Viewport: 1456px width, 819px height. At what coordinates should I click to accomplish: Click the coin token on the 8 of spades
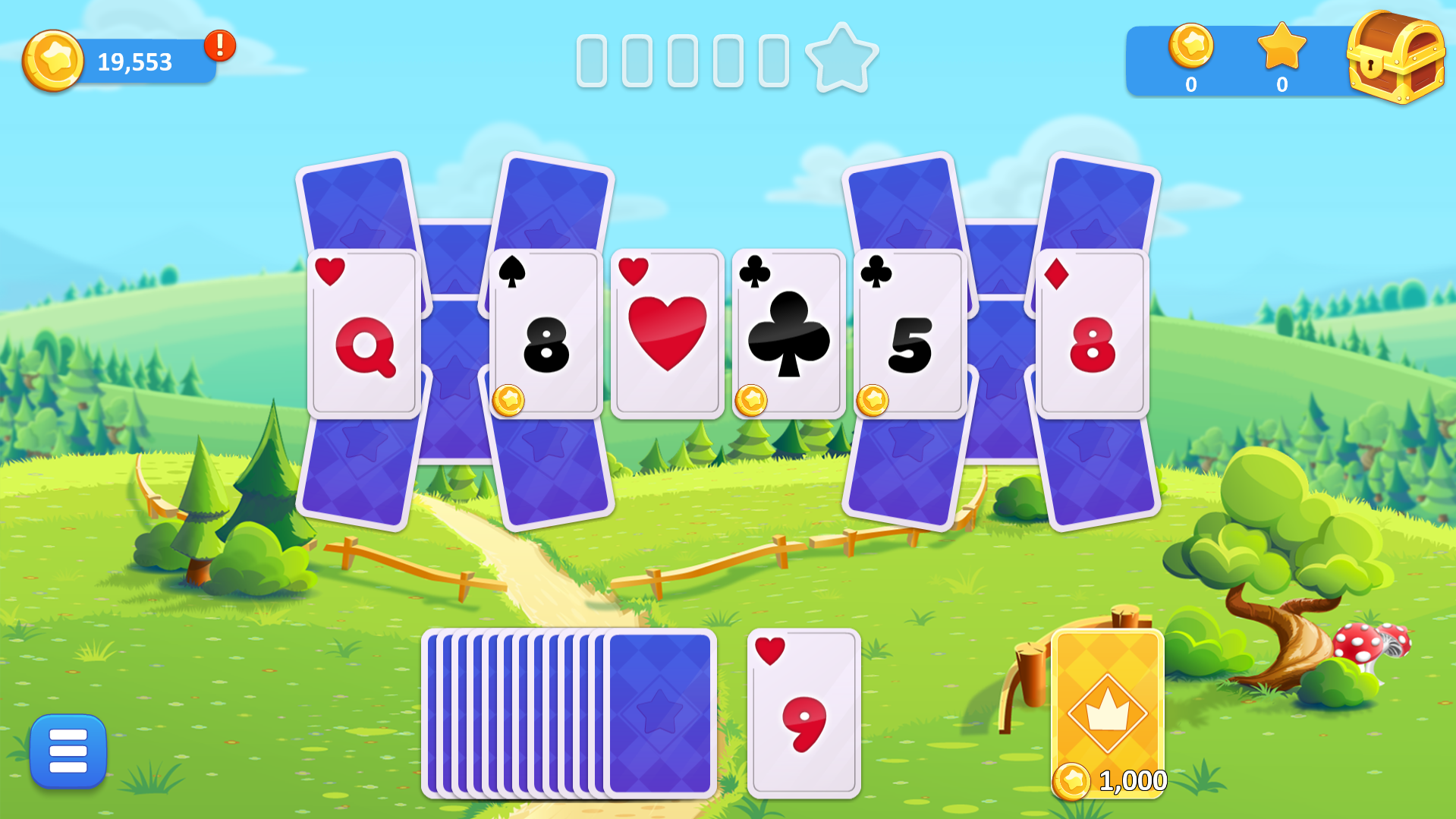click(510, 402)
